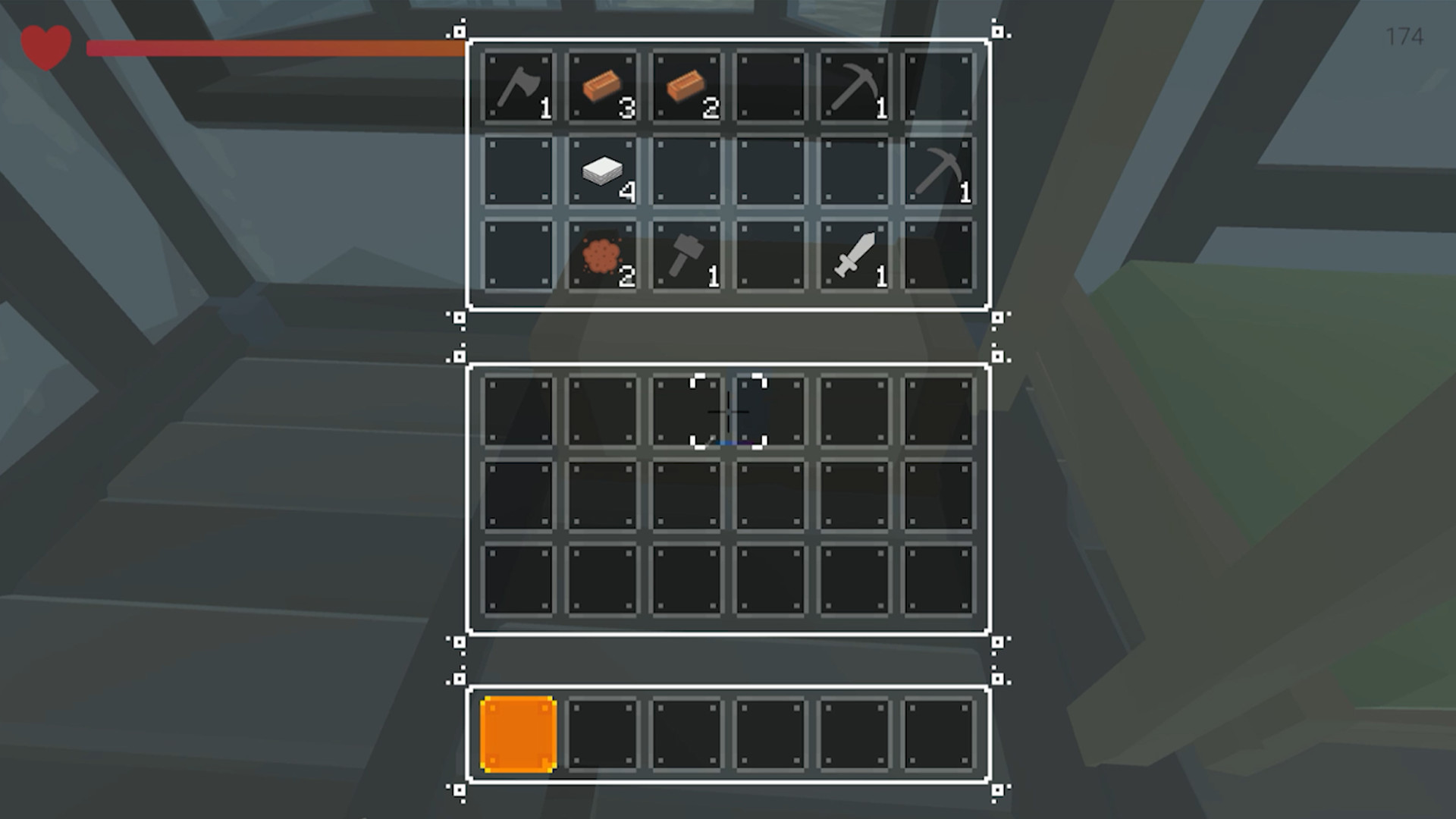Select the sword in the bottom inventory row
This screenshot has width=1456, height=819.
853,258
